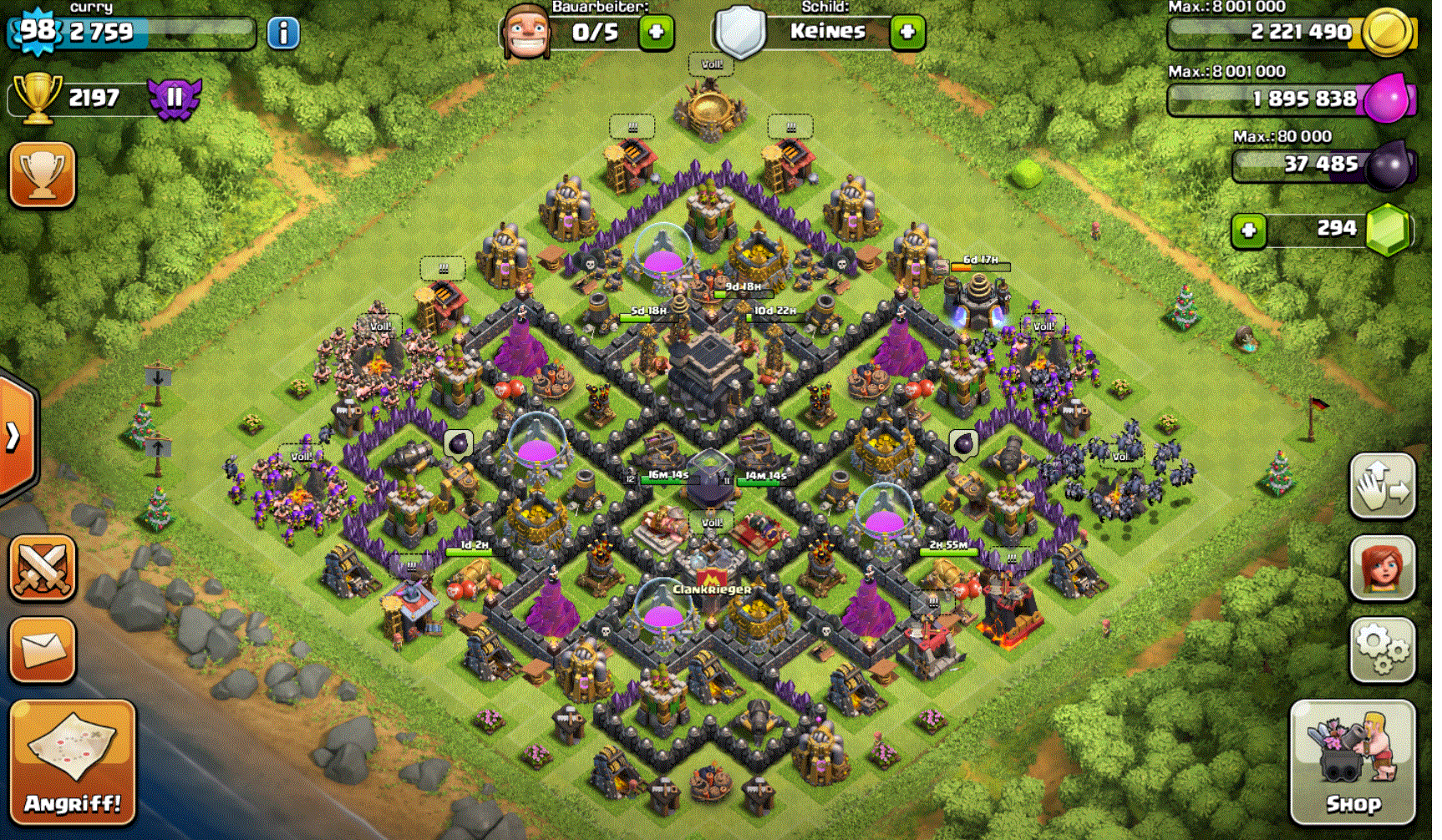Buy gems with the green plus

click(x=1248, y=230)
